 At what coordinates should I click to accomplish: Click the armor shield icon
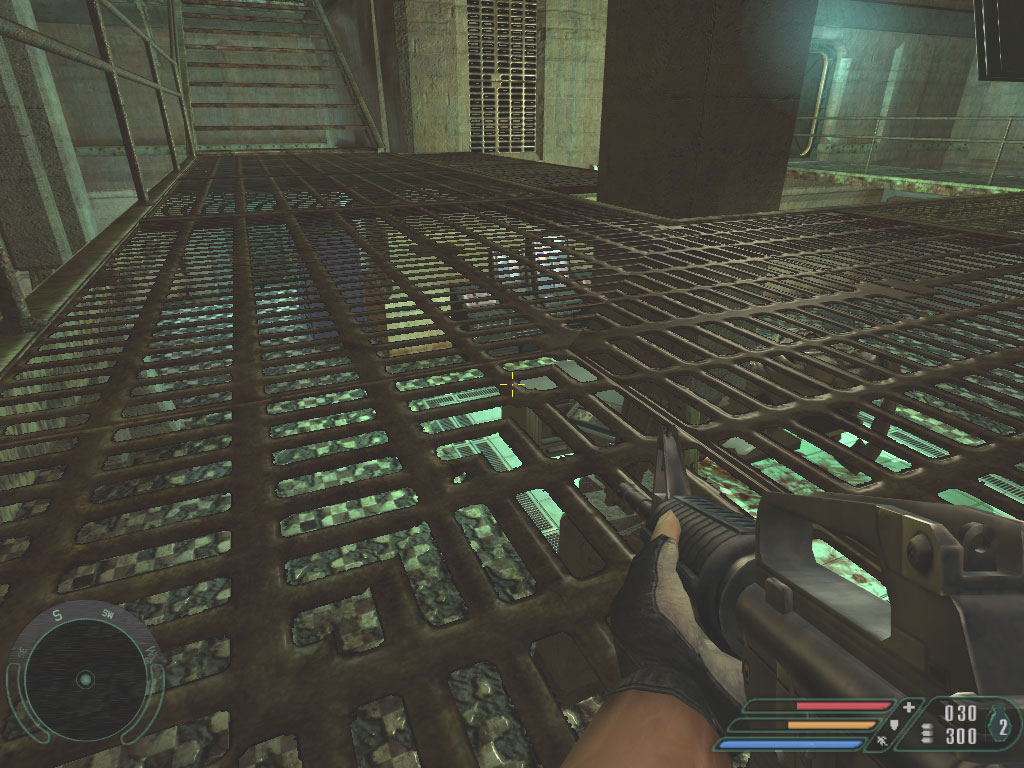tap(894, 724)
